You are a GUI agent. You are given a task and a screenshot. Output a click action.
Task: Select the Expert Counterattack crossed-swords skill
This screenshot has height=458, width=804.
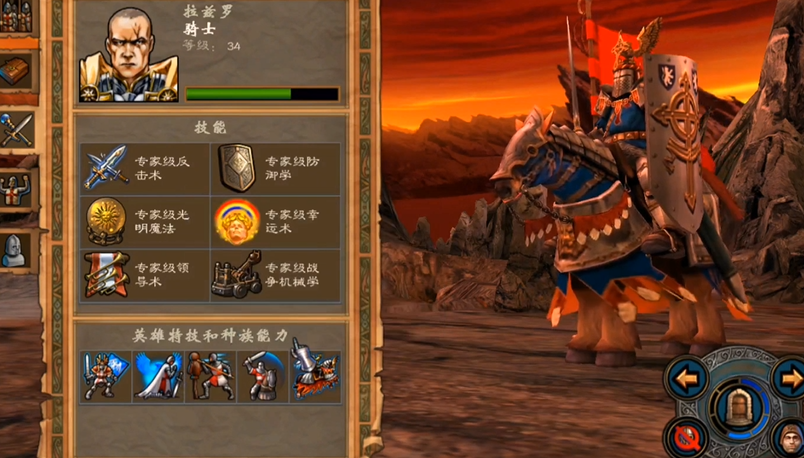click(106, 167)
